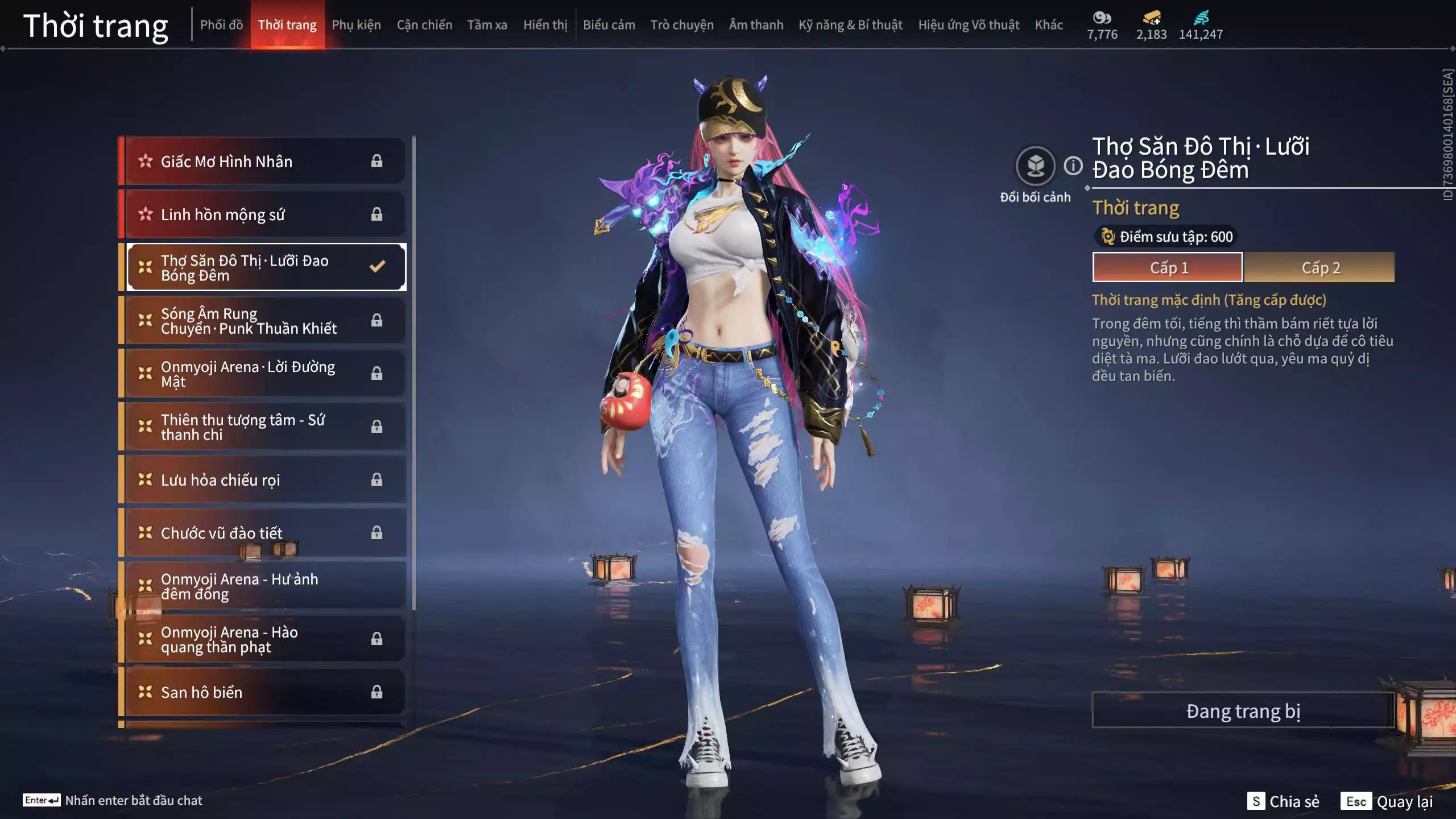Viewport: 1456px width, 819px height.
Task: Open Kỹ năng & Bí thuật tab
Action: click(850, 25)
